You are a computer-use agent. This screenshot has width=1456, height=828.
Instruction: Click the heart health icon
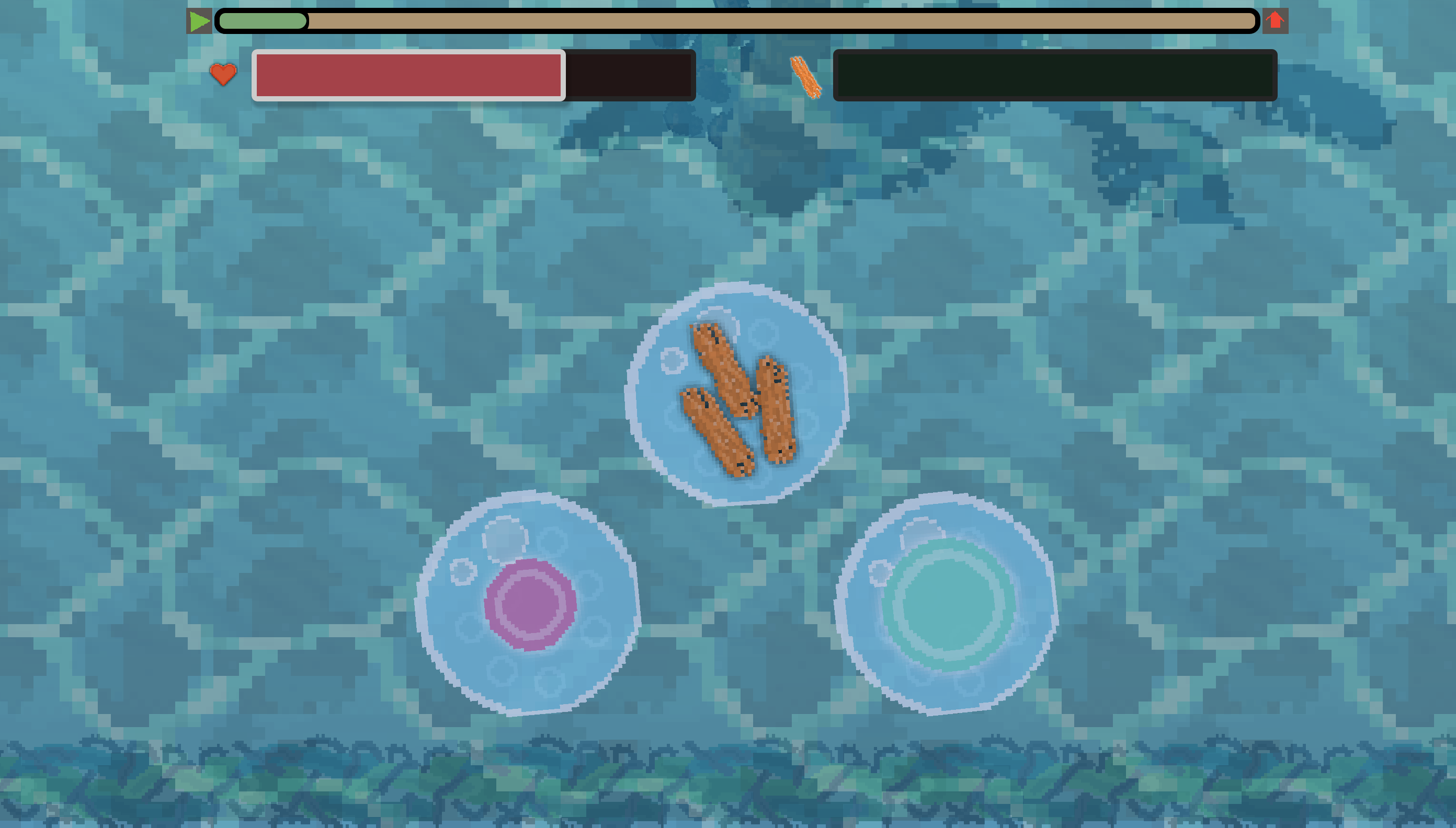(x=222, y=74)
